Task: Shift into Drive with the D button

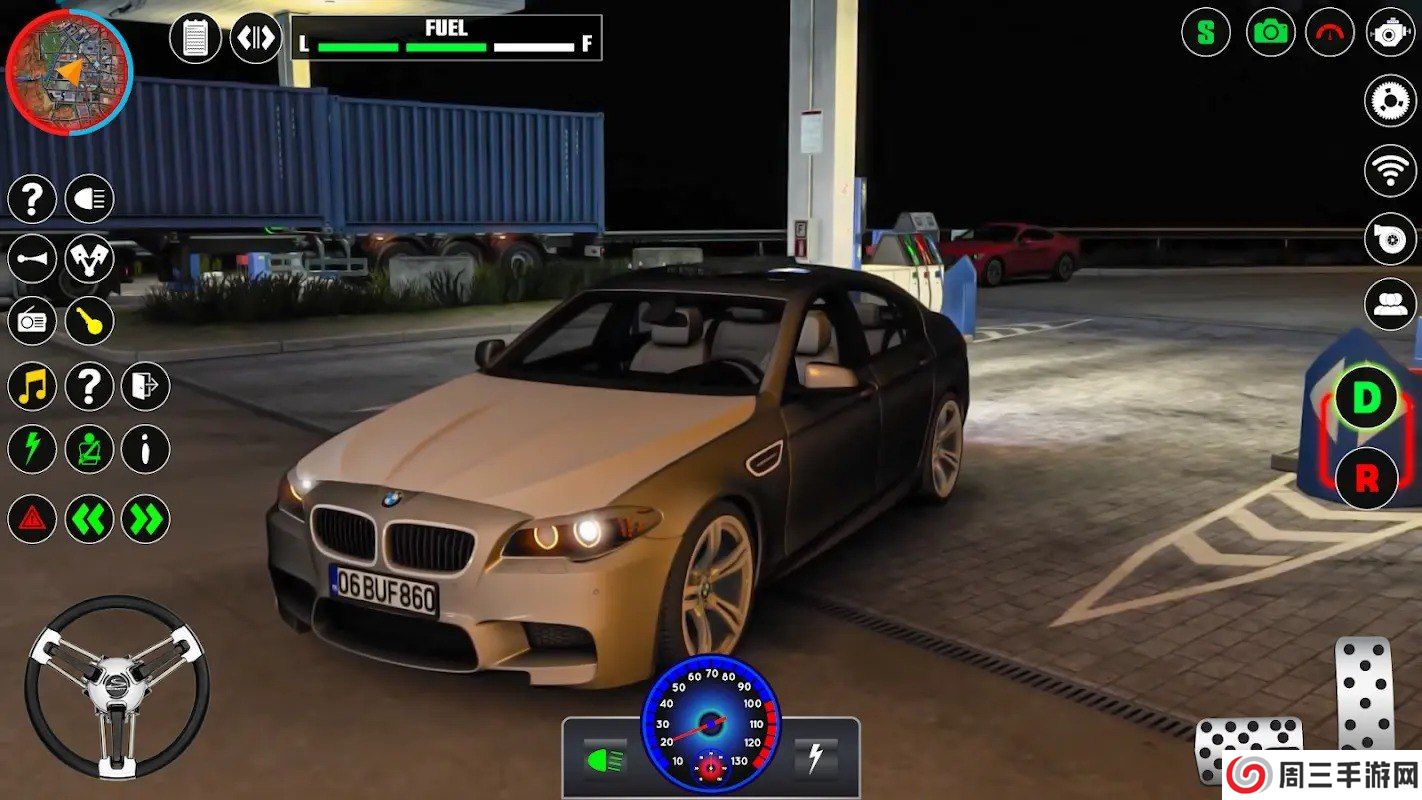Action: coord(1365,398)
